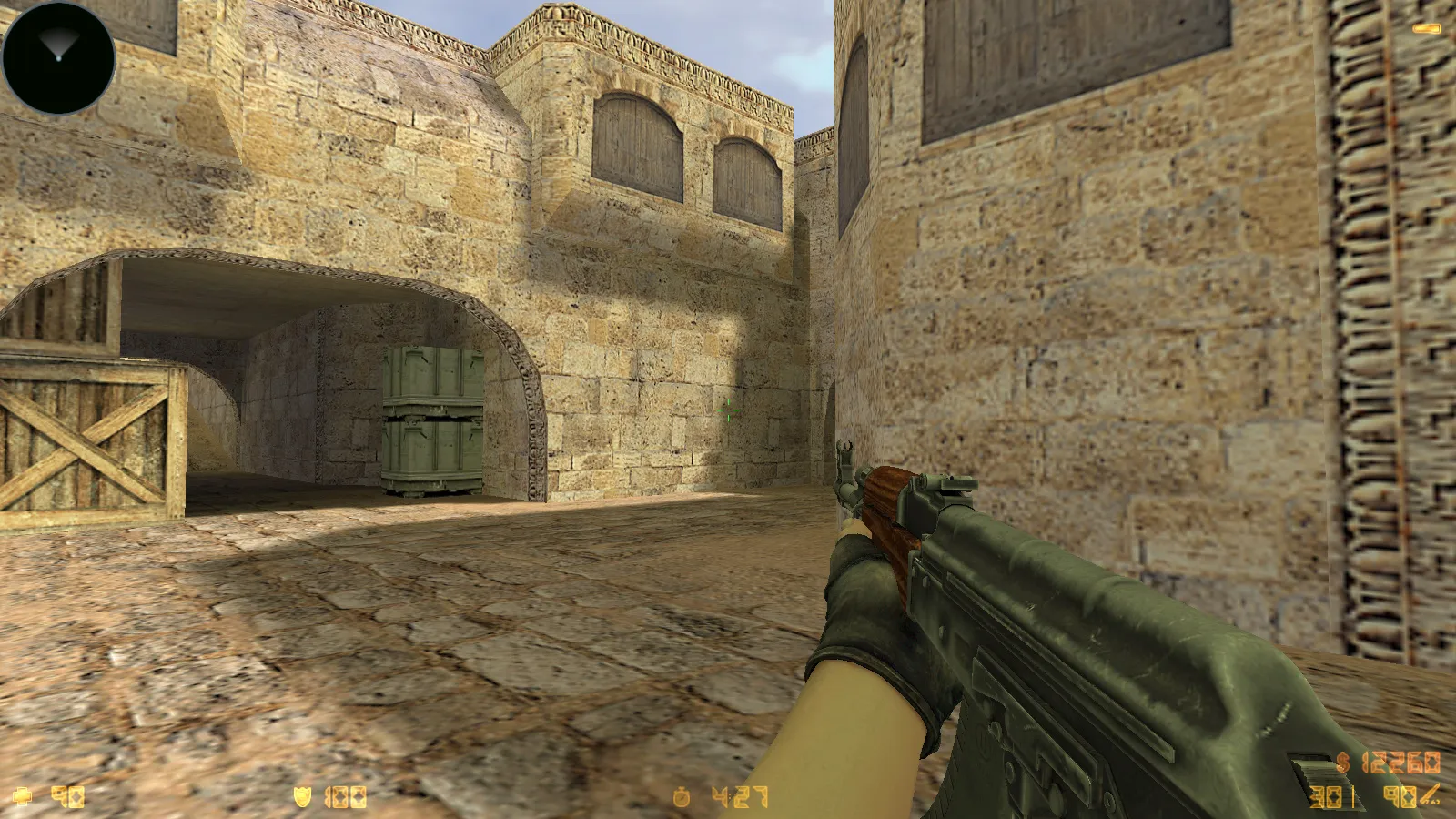Click the ammo bullet icon
Image resolution: width=1456 pixels, height=819 pixels.
[x=1430, y=793]
